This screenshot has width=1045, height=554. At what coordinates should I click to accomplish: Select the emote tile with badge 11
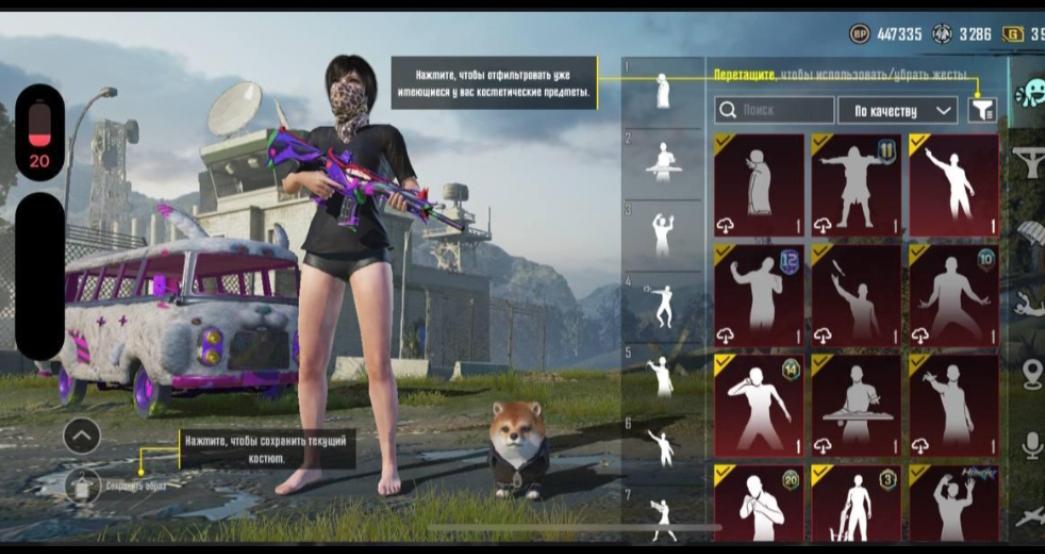(x=856, y=184)
